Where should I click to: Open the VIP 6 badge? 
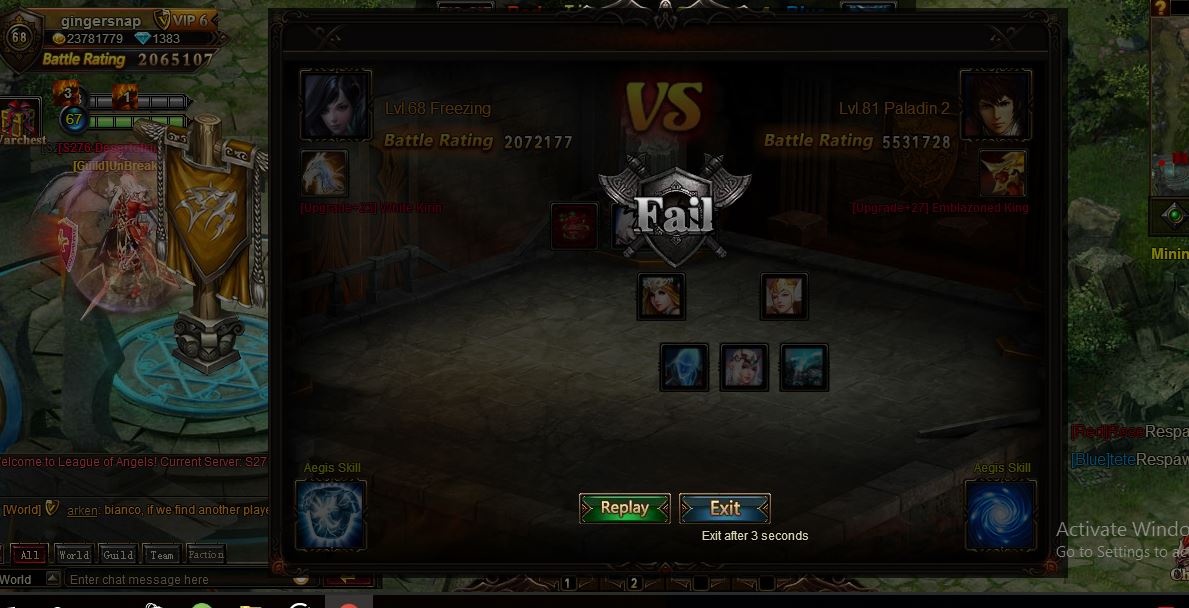pyautogui.click(x=182, y=20)
